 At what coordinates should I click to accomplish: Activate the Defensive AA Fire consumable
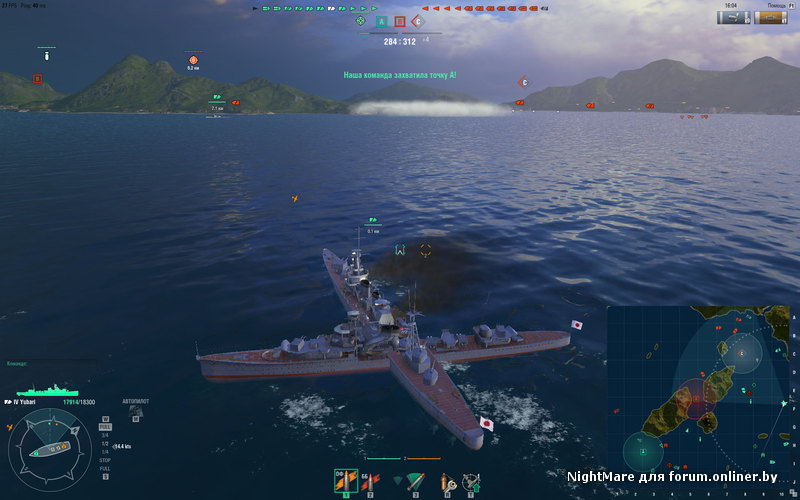(469, 481)
